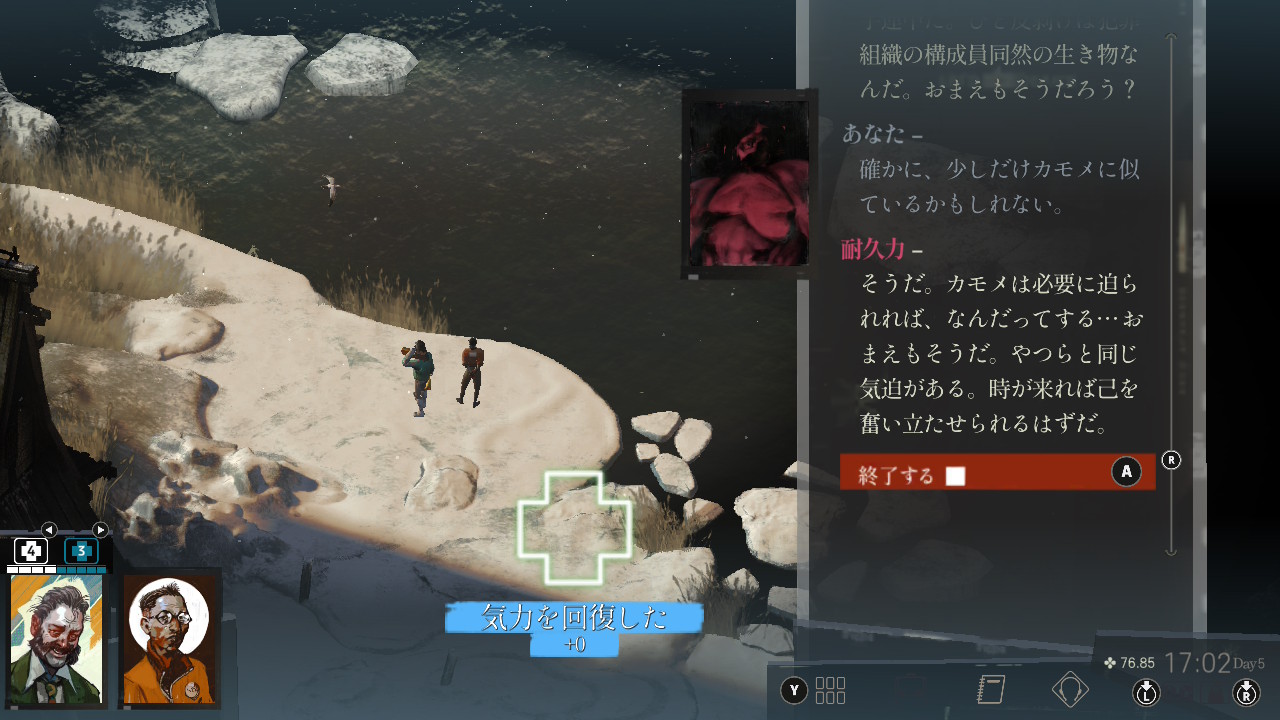The width and height of the screenshot is (1280, 720).
Task: Use the blue morale healing cross
Action: click(x=81, y=551)
